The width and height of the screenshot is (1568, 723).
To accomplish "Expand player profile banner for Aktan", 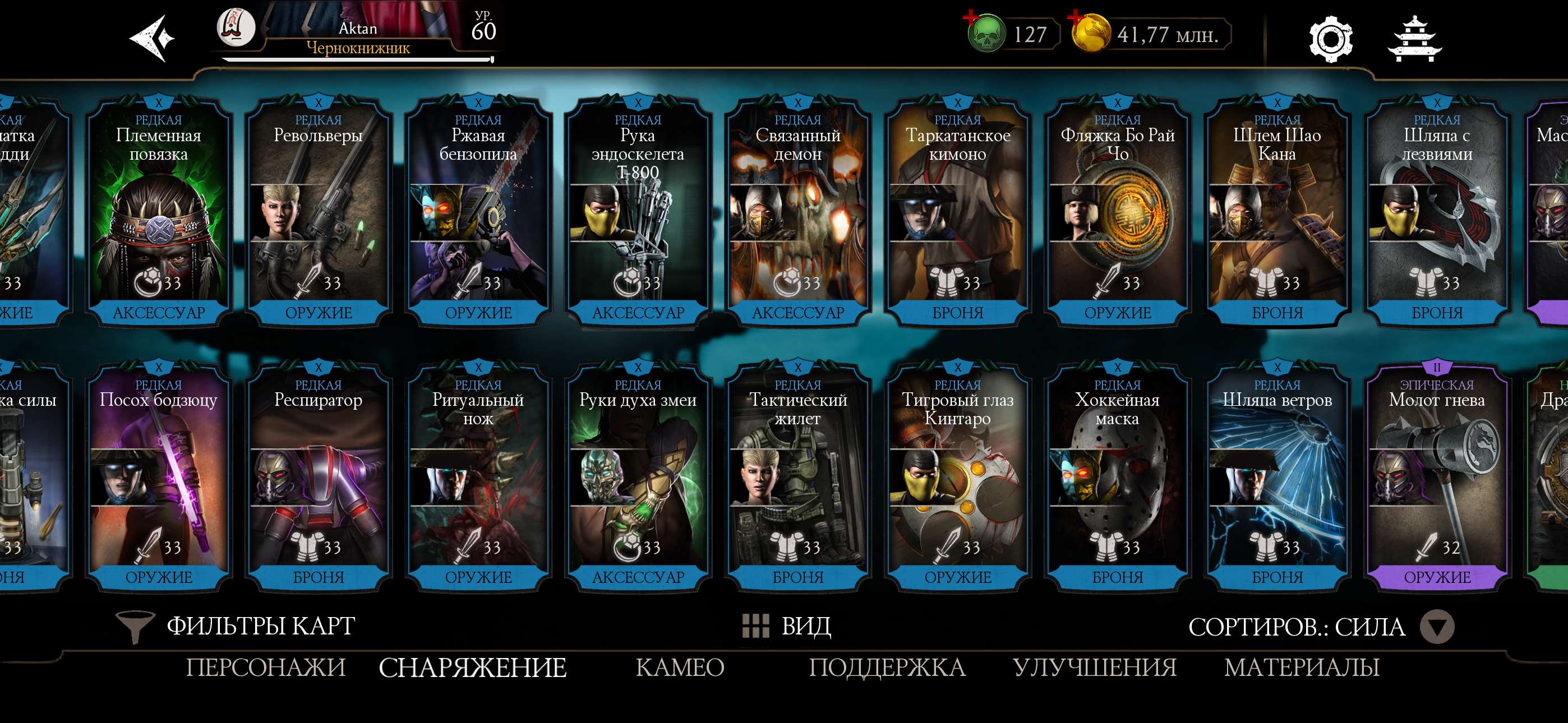I will 359,30.
